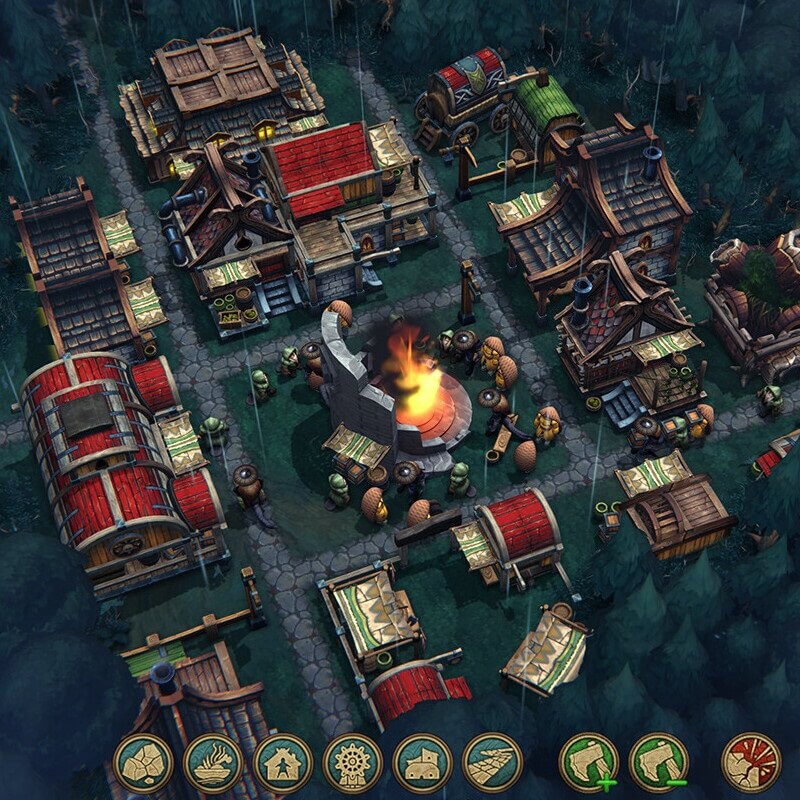
Task: Select the cobblestone road build tool
Action: coord(493,763)
